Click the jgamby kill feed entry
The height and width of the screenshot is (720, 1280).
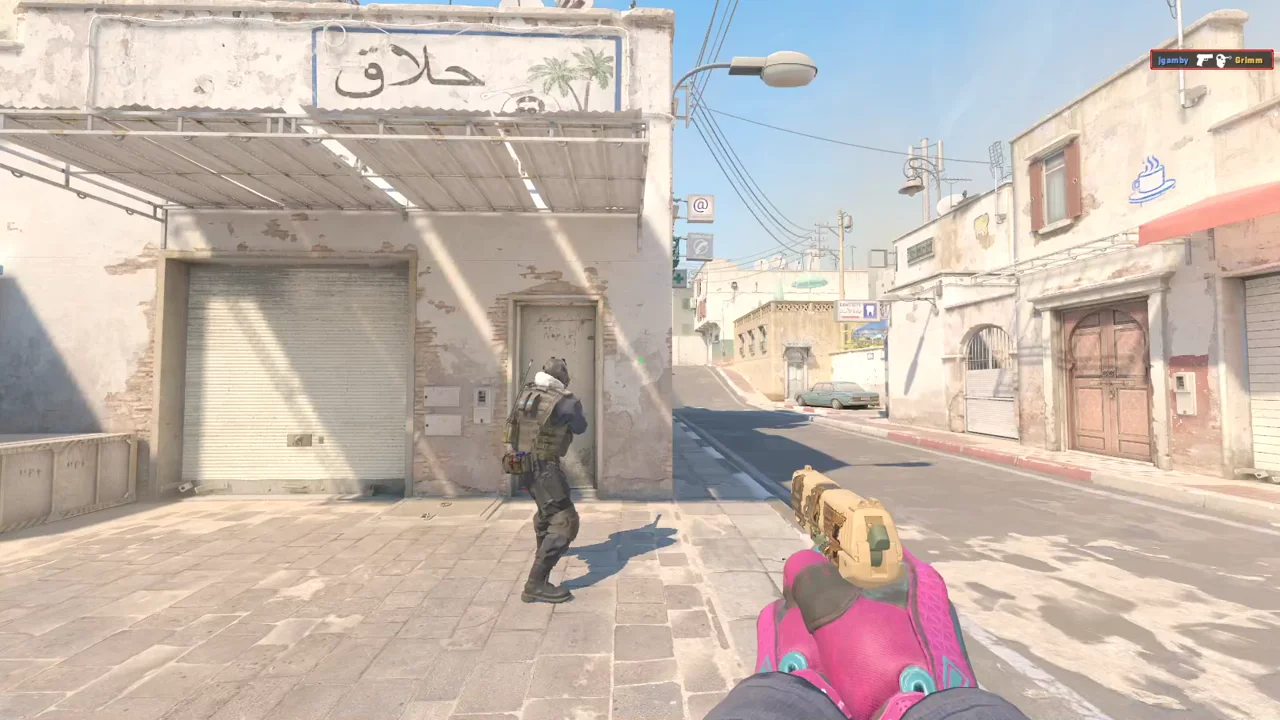(x=1211, y=60)
